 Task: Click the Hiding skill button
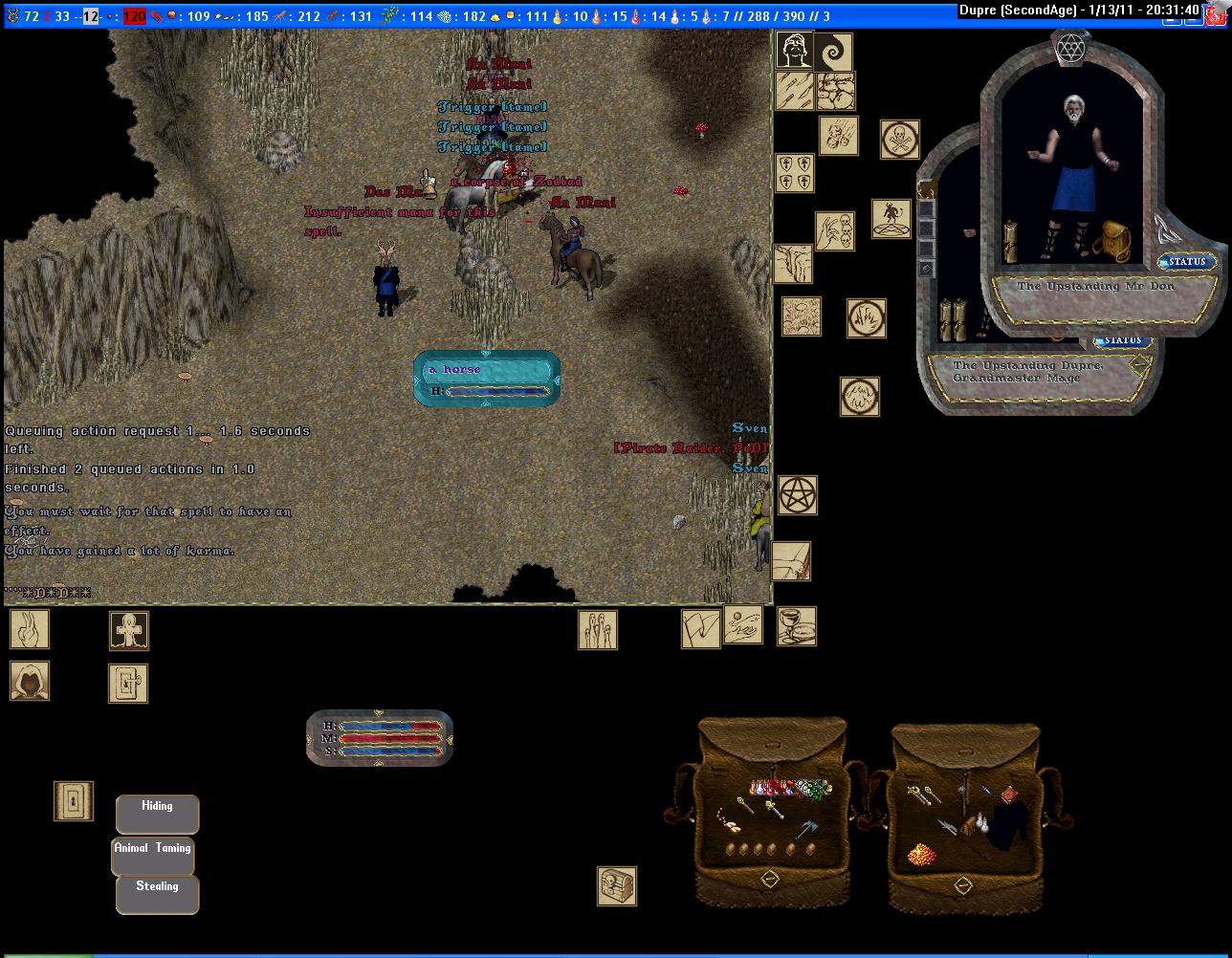tap(157, 813)
